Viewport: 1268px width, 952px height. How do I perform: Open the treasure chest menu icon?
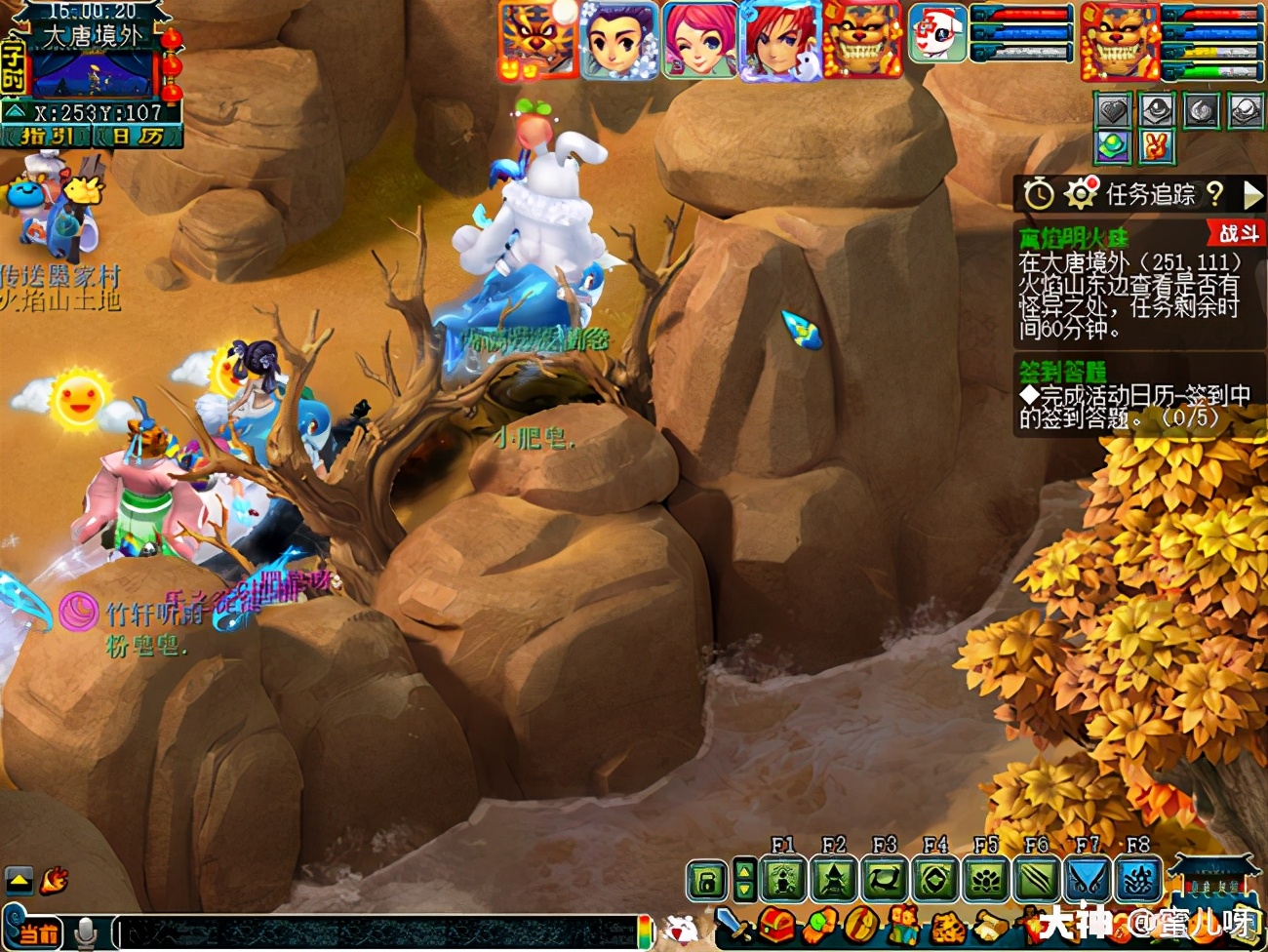point(776,924)
